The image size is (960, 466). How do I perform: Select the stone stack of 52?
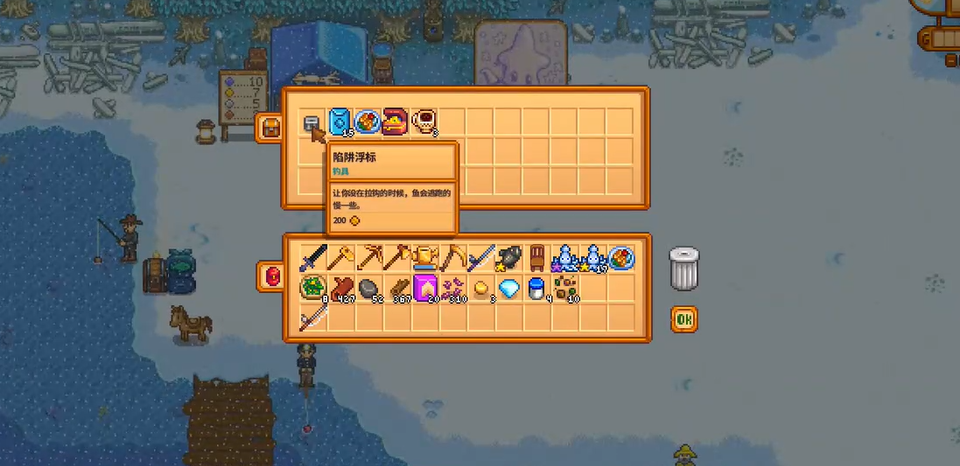click(x=369, y=289)
